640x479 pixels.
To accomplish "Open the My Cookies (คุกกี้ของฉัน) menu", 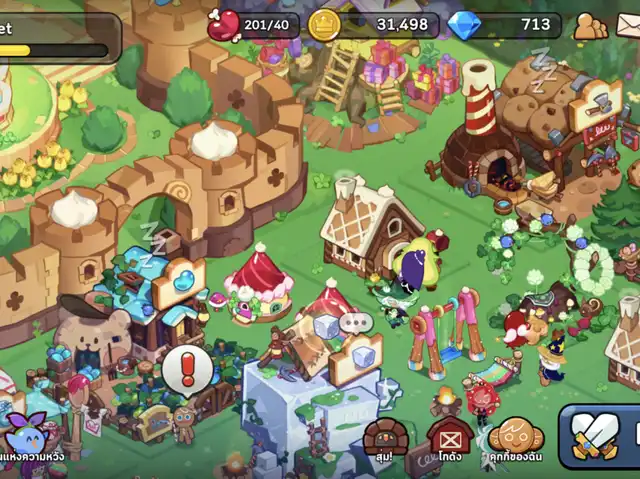I will click(x=516, y=440).
